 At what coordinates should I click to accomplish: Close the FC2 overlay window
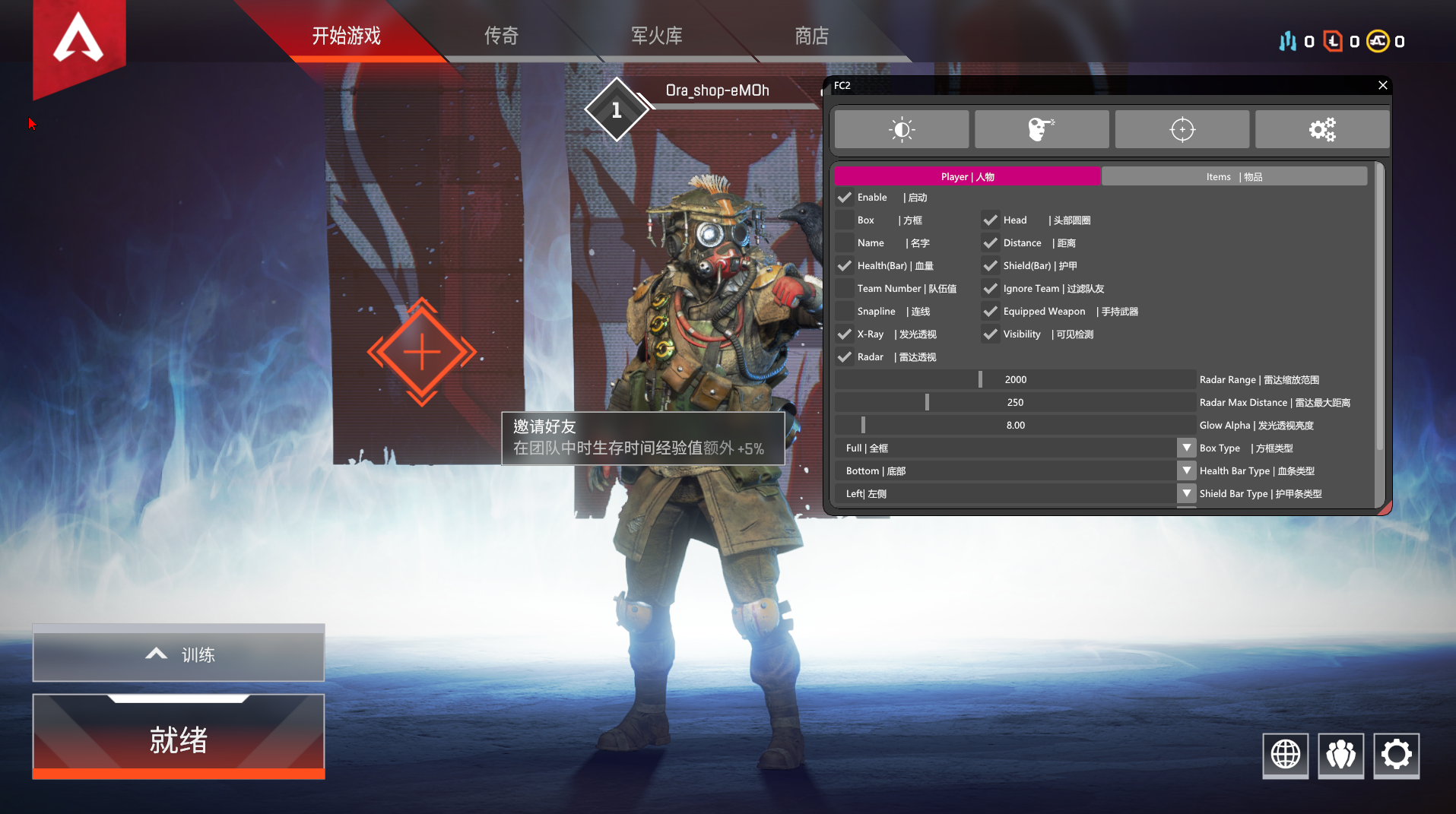[1382, 85]
